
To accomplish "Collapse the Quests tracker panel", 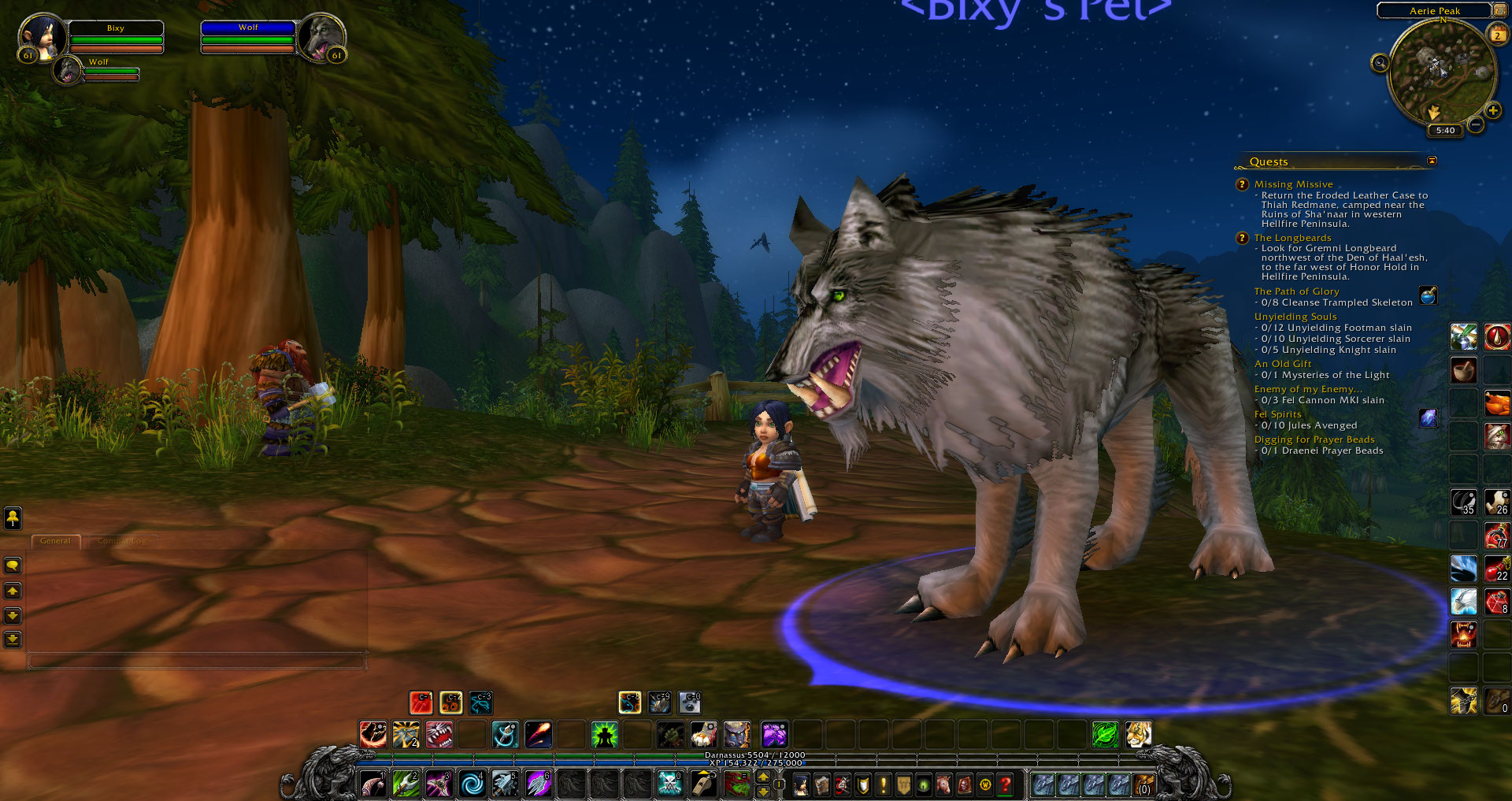I will 1432,161.
